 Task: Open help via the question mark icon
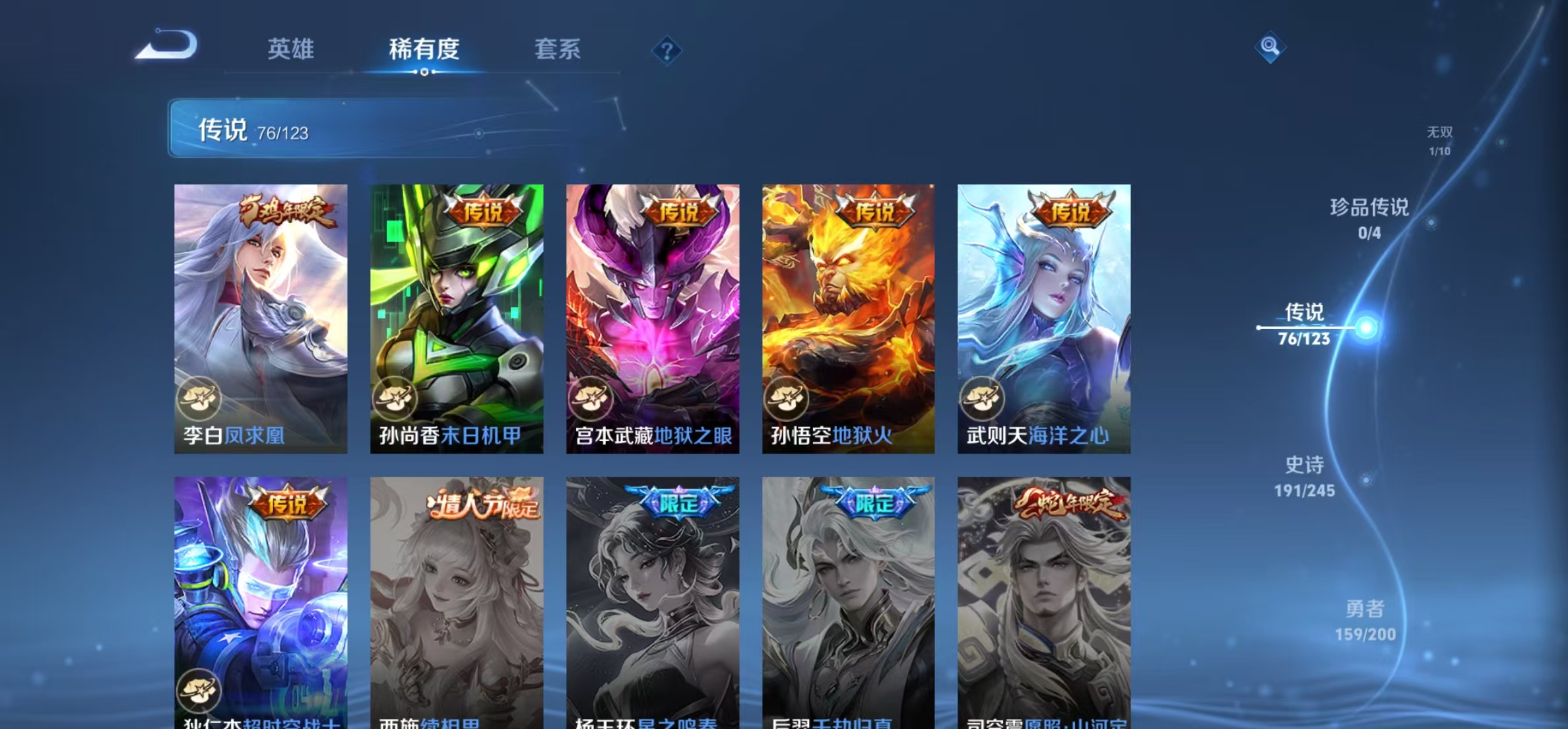tap(667, 50)
